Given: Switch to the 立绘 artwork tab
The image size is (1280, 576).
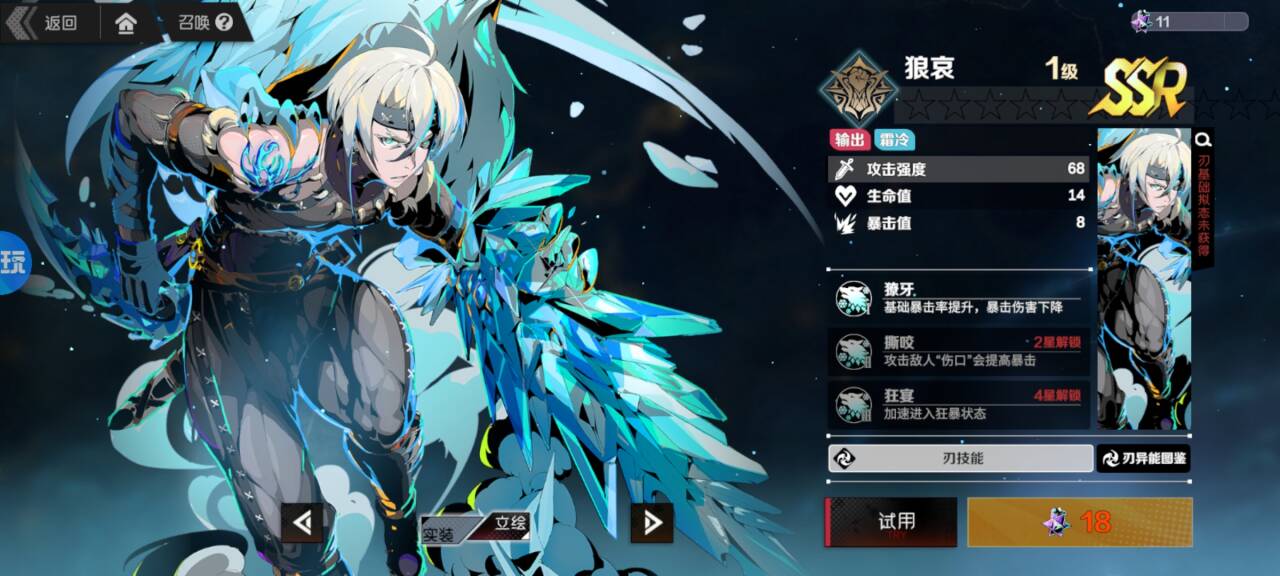Looking at the screenshot, I should pos(506,523).
